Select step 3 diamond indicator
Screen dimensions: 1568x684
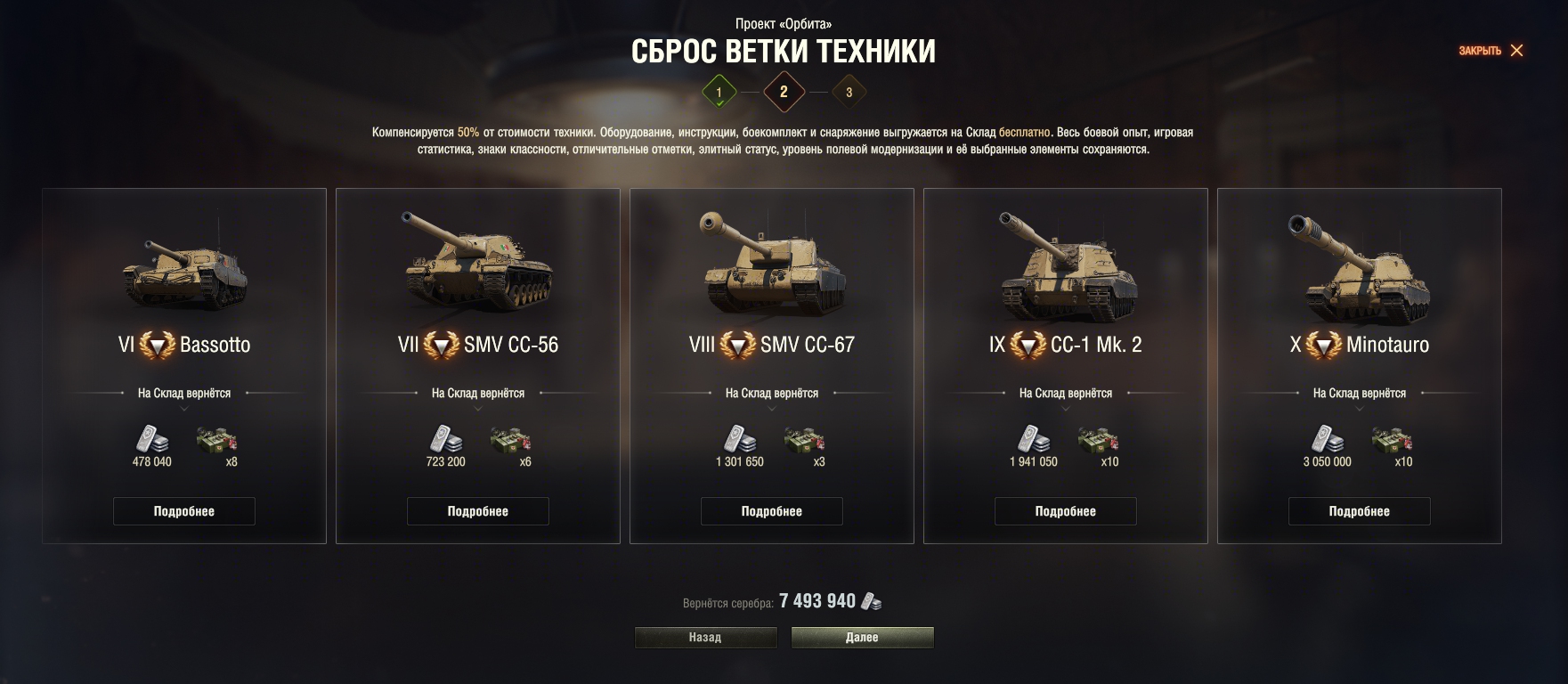click(849, 93)
